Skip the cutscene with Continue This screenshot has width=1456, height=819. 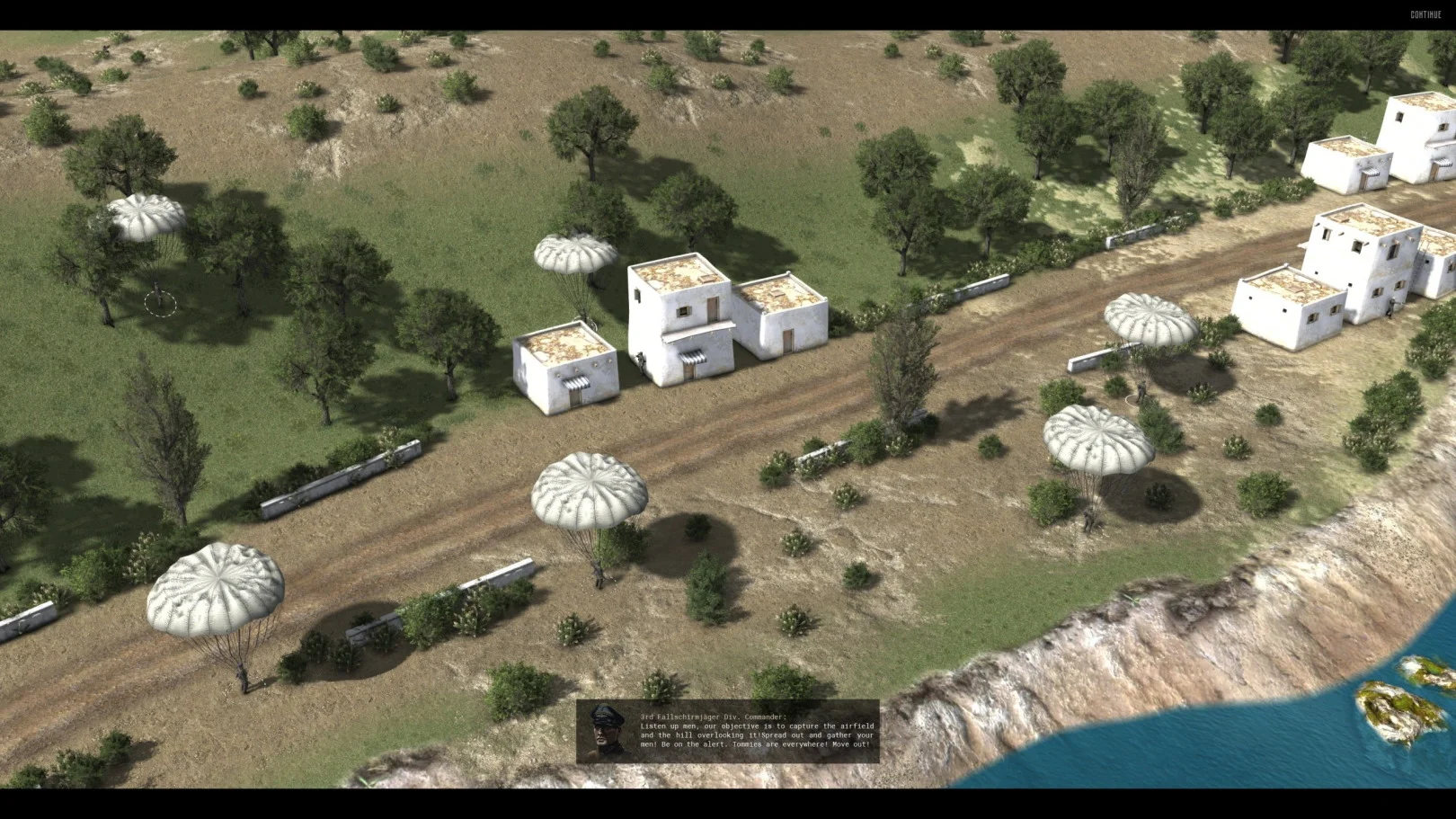click(1425, 14)
